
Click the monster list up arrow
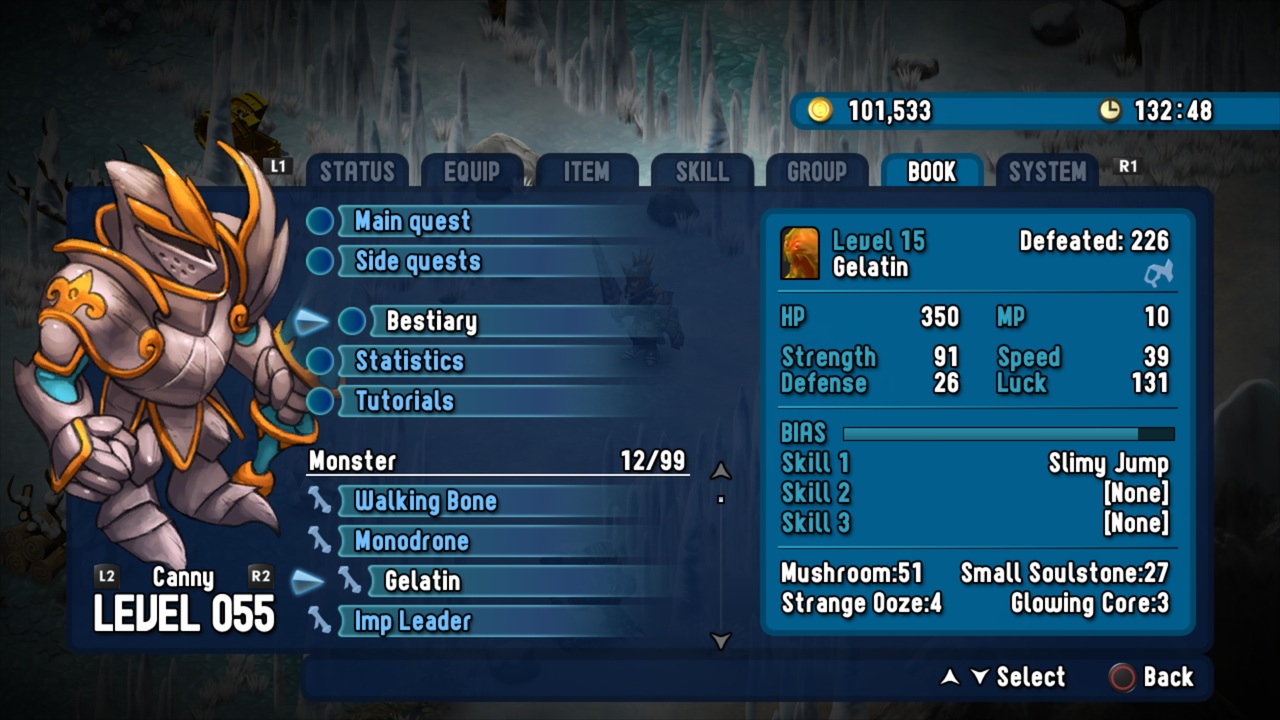(720, 471)
